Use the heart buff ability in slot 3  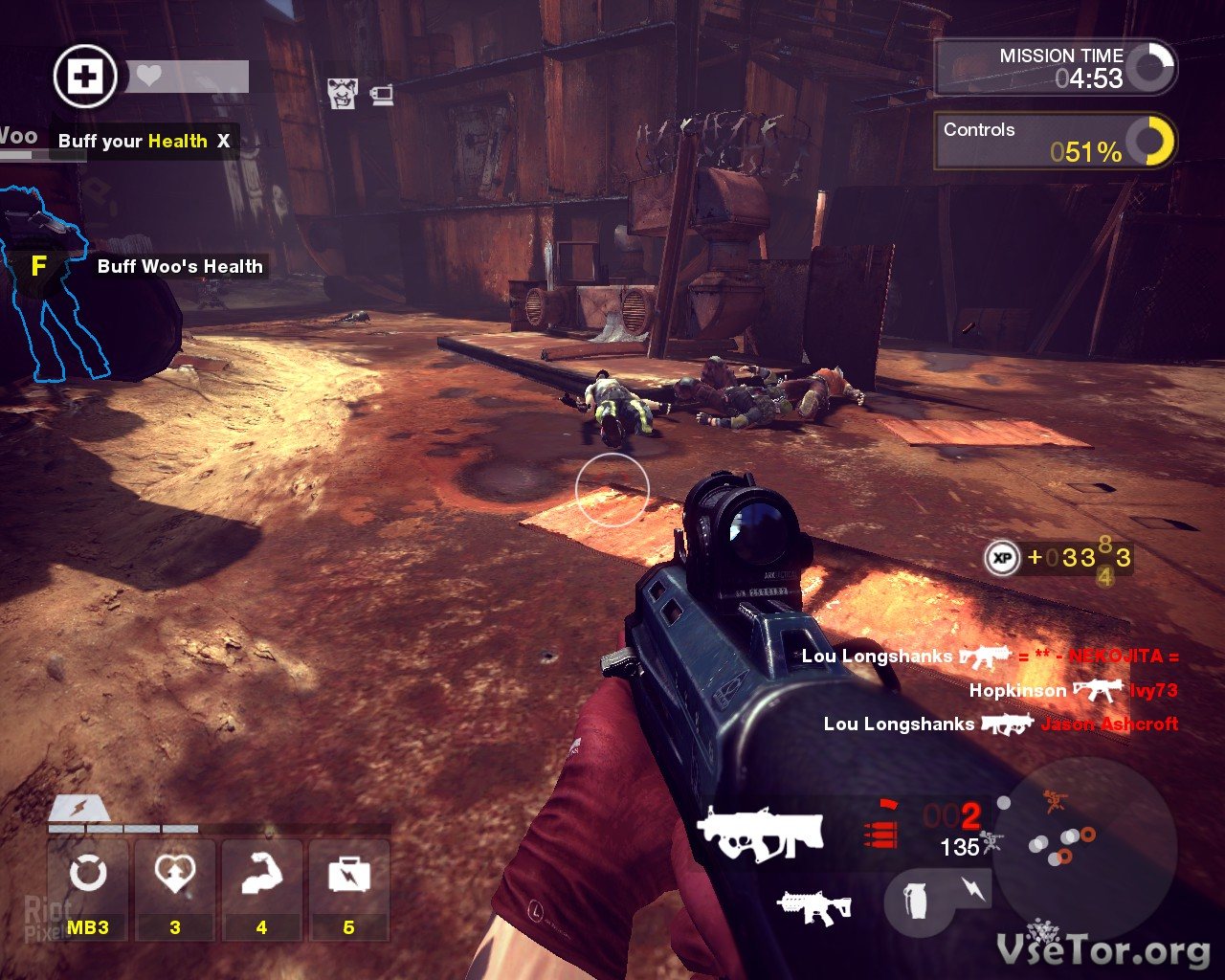[x=175, y=876]
